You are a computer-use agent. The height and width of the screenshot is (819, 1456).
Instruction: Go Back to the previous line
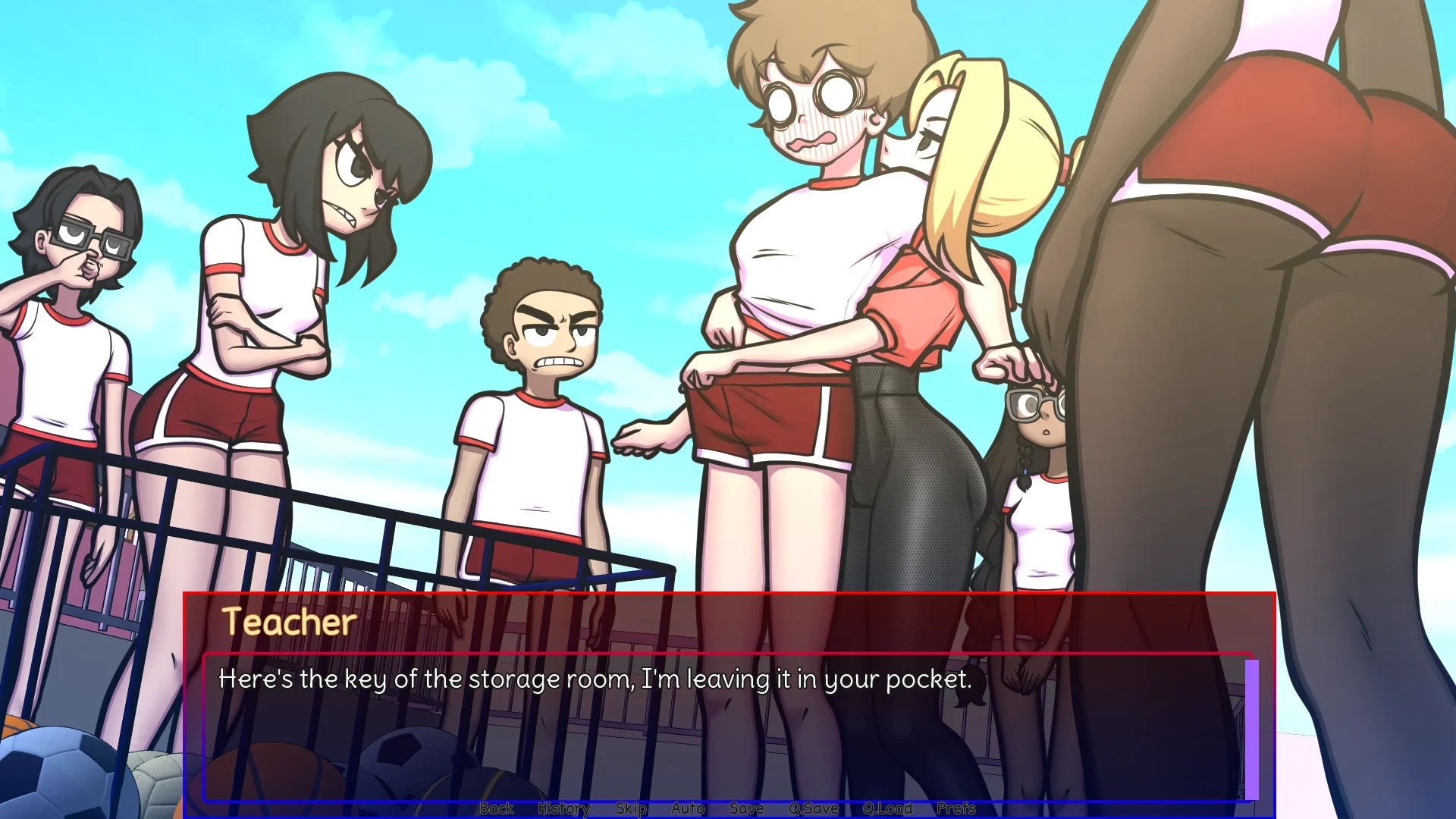point(497,808)
